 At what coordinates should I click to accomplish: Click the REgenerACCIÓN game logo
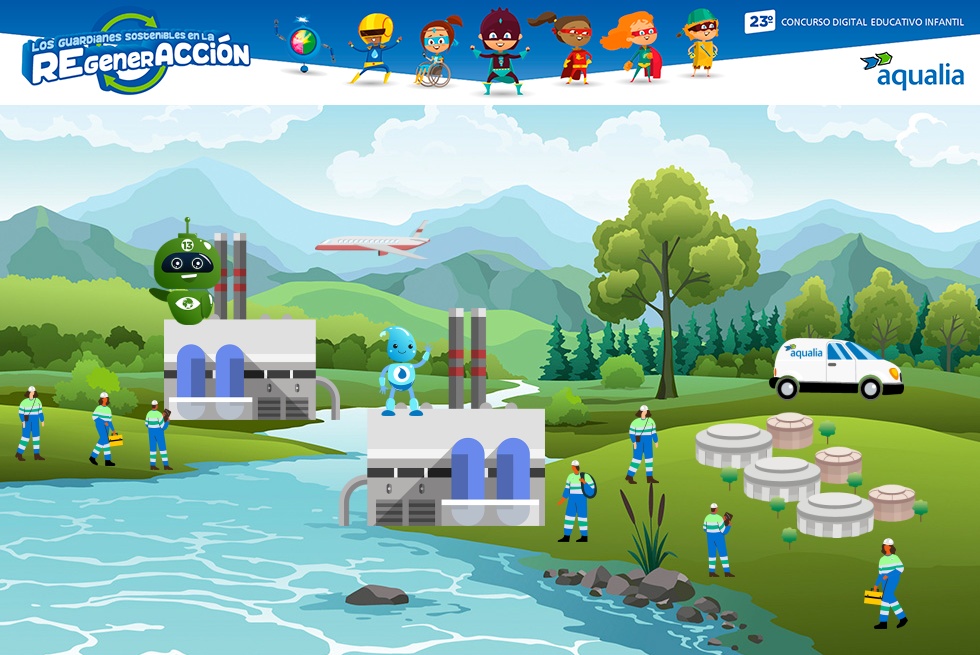coord(138,54)
